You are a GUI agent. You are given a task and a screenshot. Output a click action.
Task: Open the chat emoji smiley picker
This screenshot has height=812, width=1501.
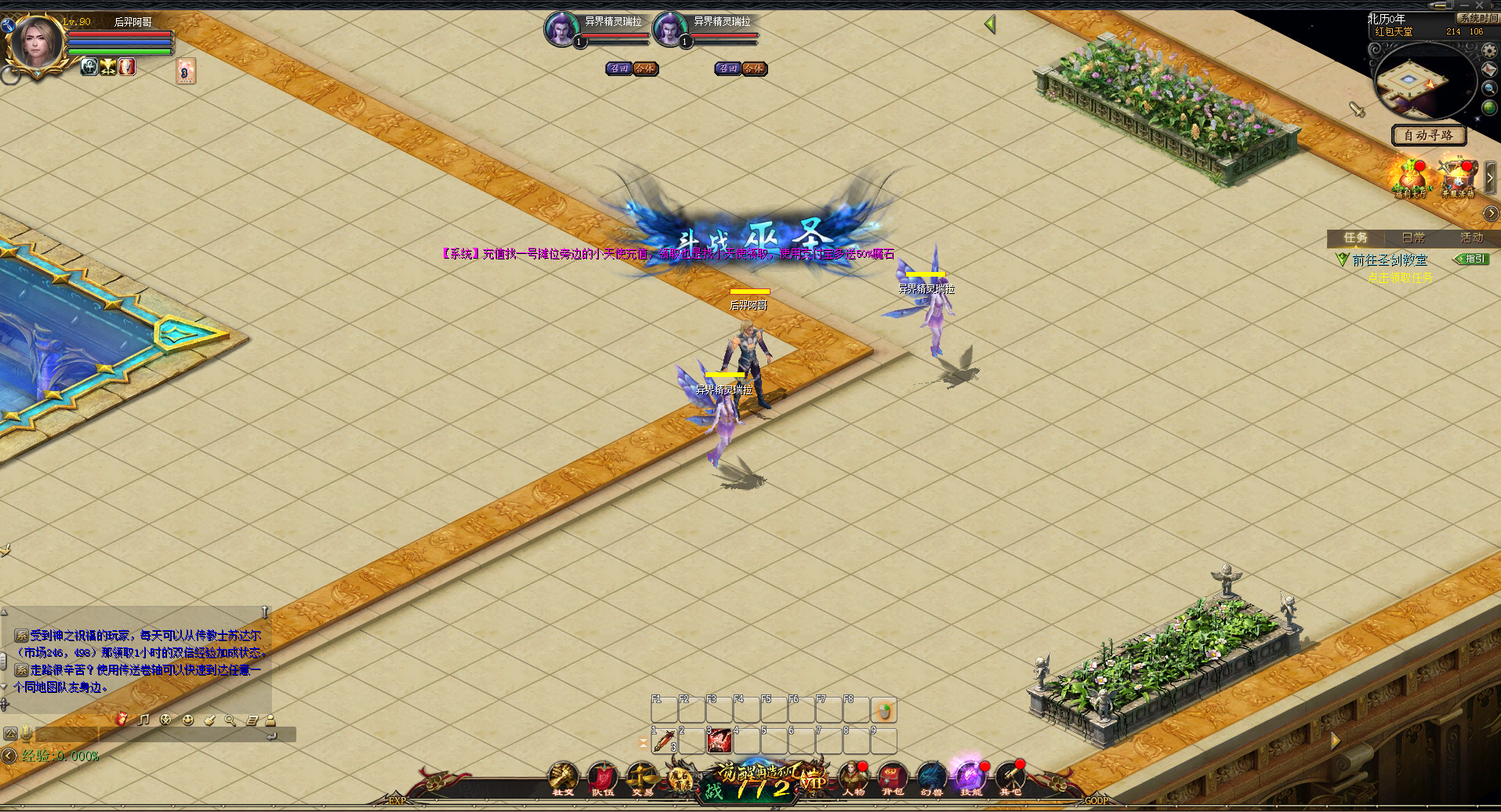coord(187,720)
